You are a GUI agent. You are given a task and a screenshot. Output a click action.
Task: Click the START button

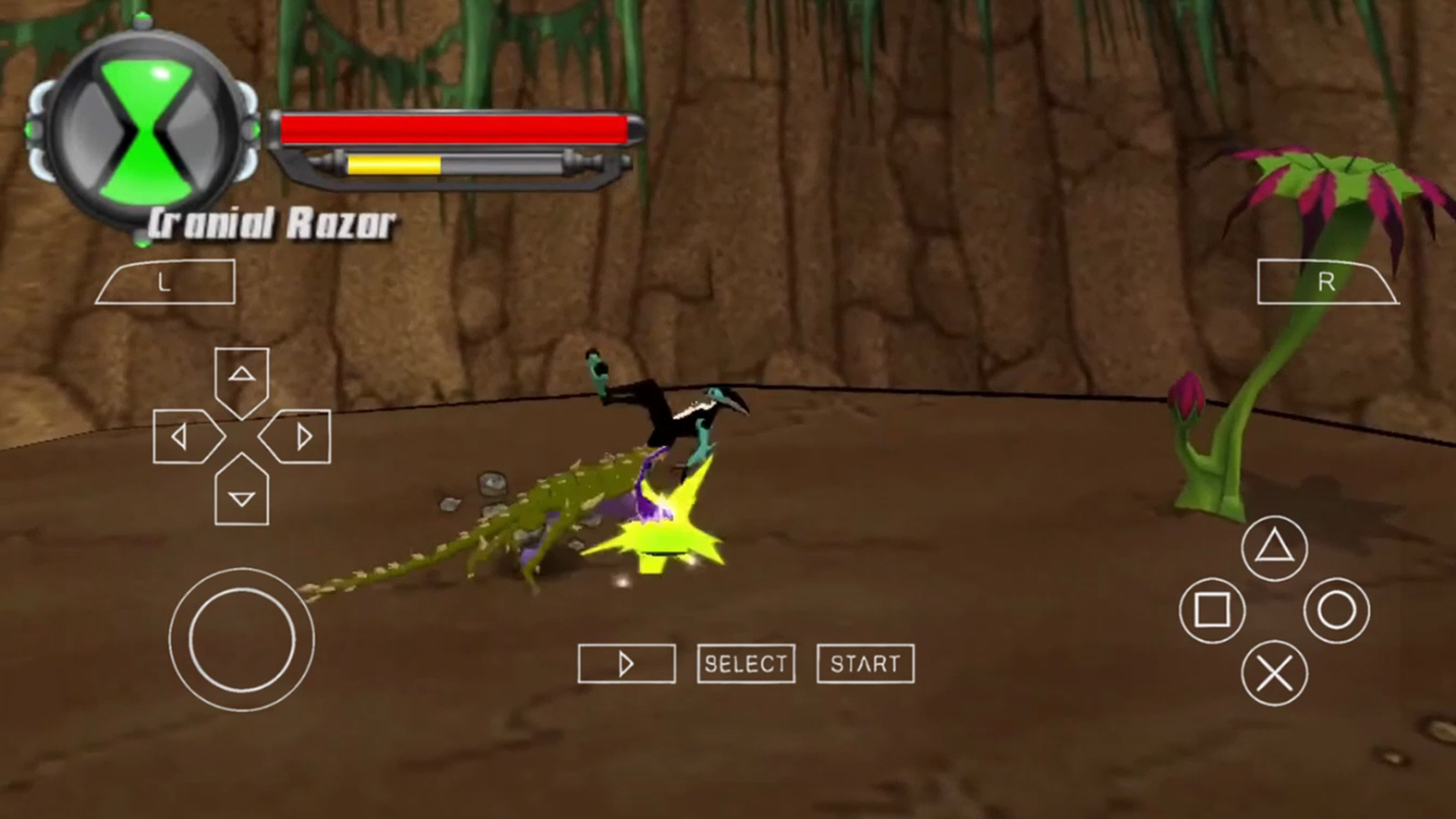tap(865, 663)
